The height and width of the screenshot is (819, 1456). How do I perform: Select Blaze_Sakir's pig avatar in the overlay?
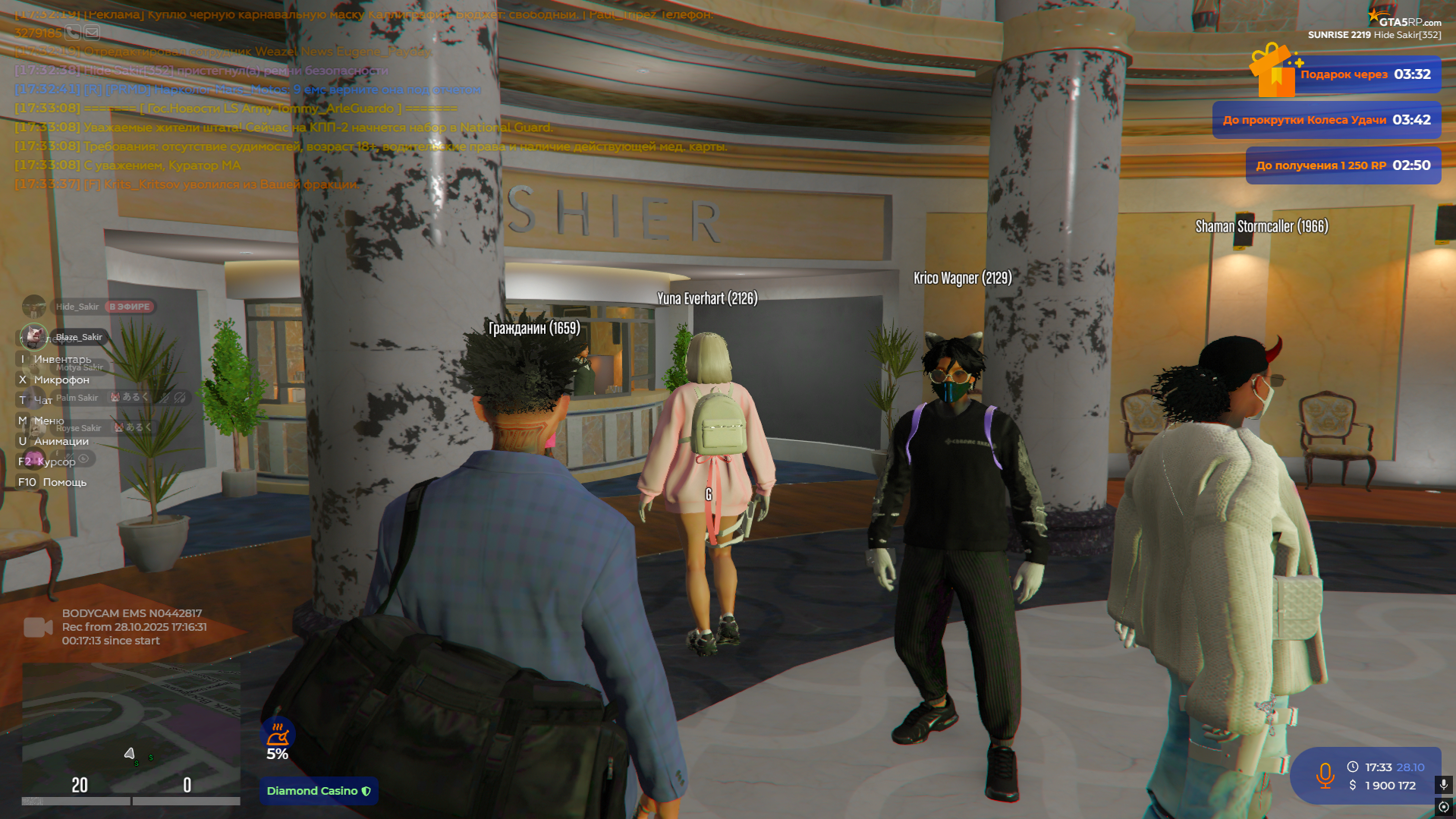pyautogui.click(x=33, y=336)
